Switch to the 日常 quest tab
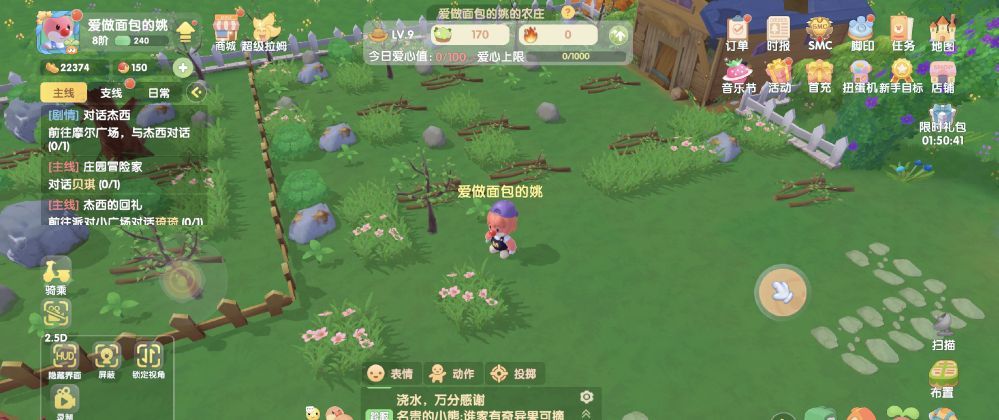This screenshot has height=420, width=999. point(158,93)
